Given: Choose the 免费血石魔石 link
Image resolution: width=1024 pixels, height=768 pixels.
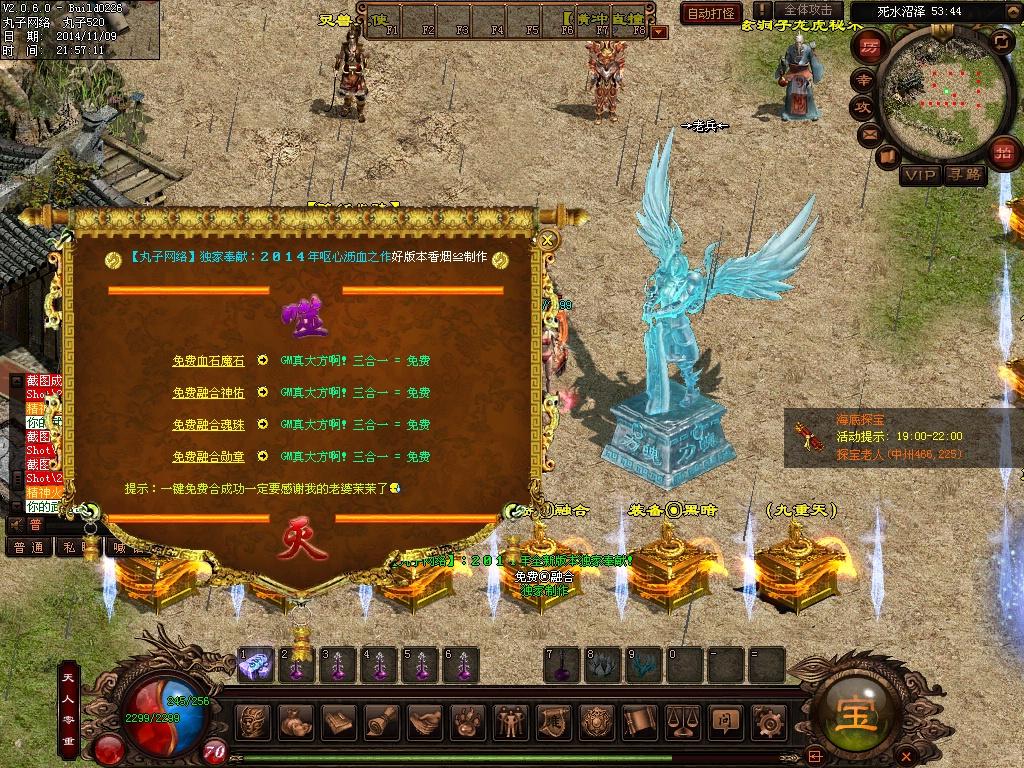Looking at the screenshot, I should coord(208,361).
